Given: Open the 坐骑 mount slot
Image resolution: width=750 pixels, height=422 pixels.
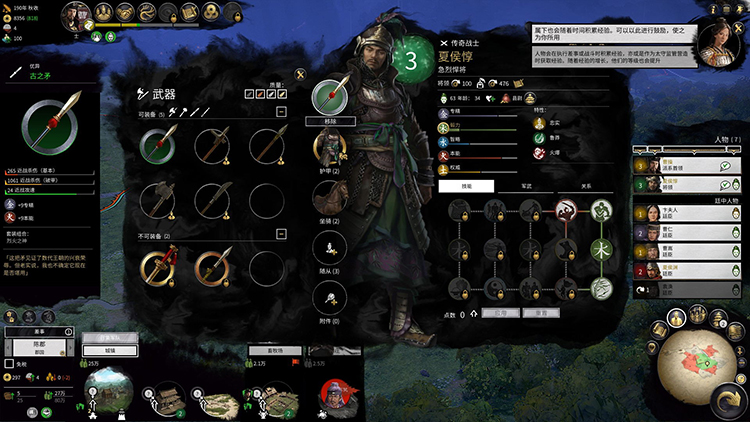Looking at the screenshot, I should [329, 198].
